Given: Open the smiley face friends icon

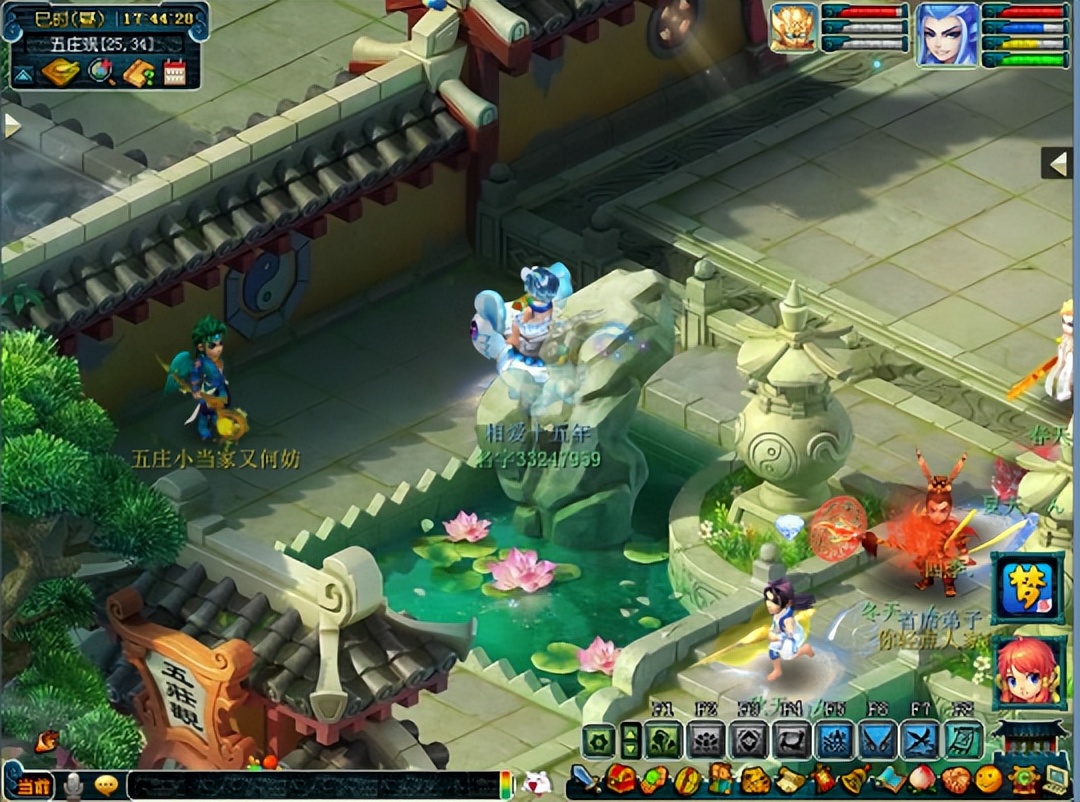Looking at the screenshot, I should 988,780.
